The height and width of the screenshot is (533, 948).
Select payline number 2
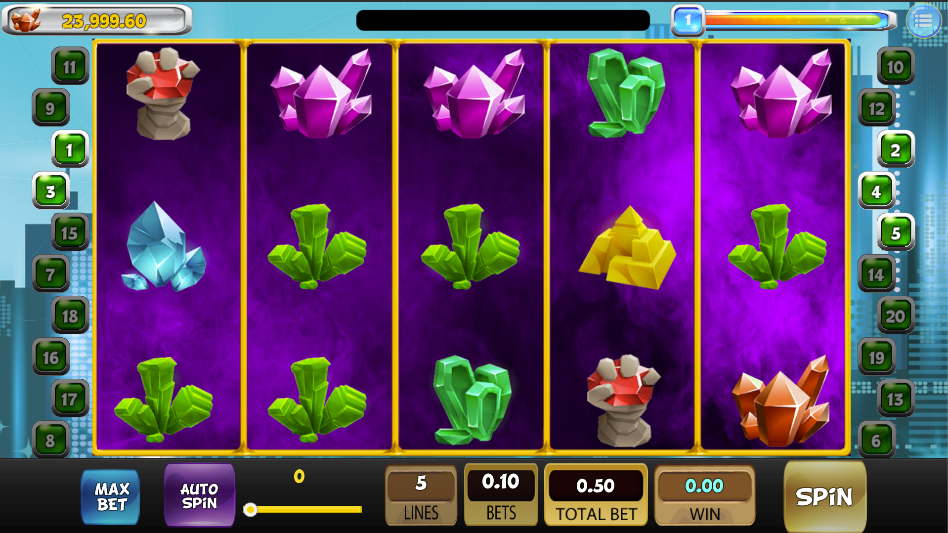coord(895,150)
